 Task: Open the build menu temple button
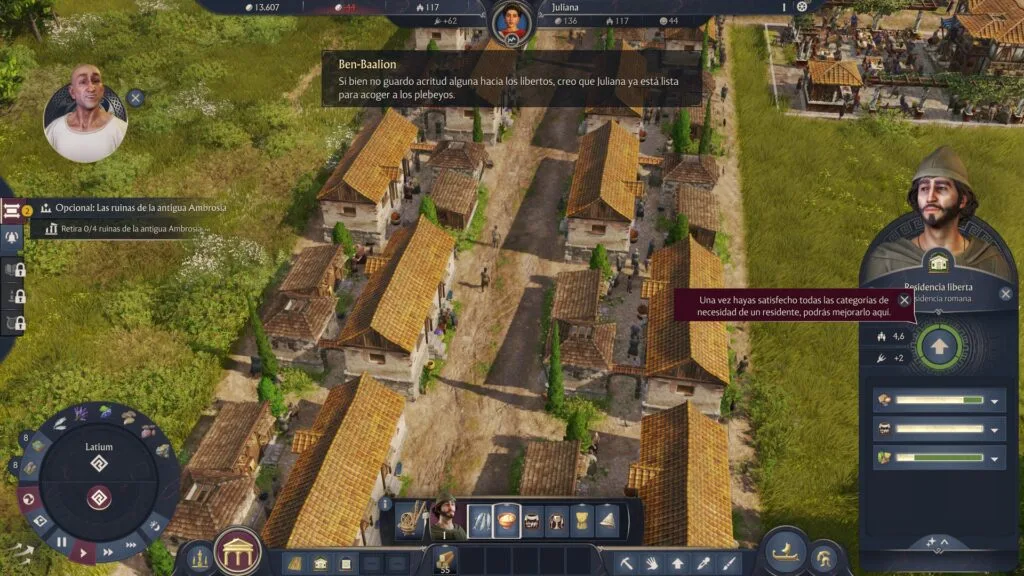click(238, 551)
